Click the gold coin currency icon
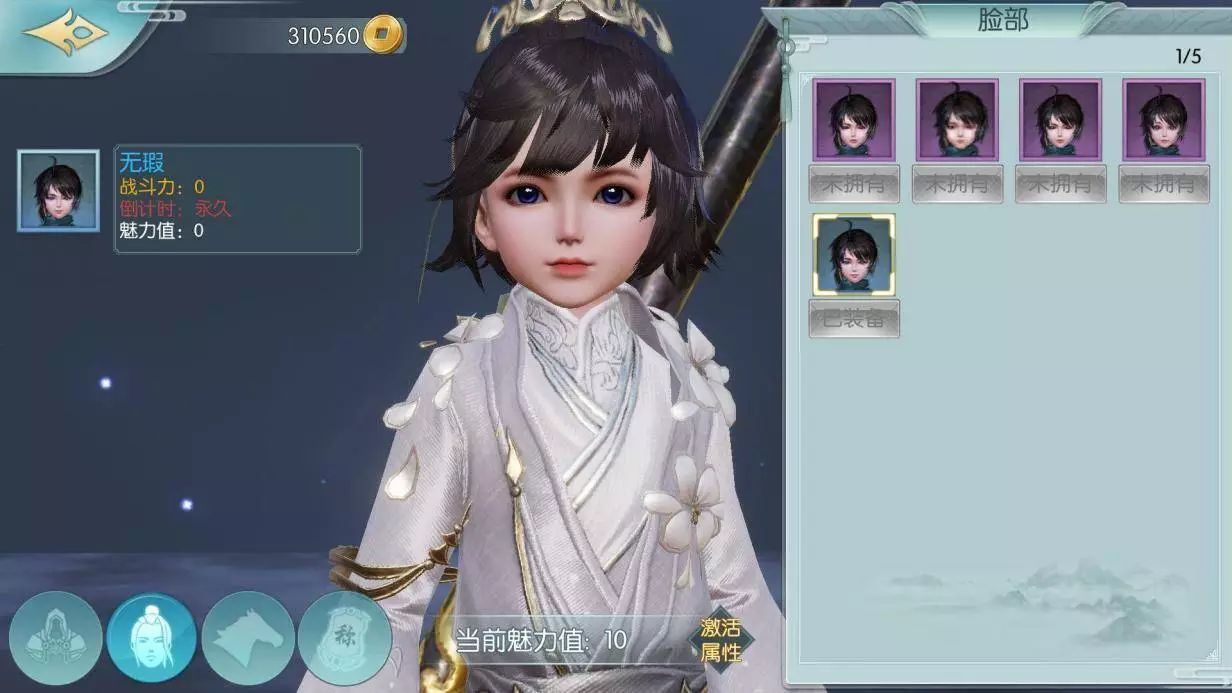 (382, 35)
